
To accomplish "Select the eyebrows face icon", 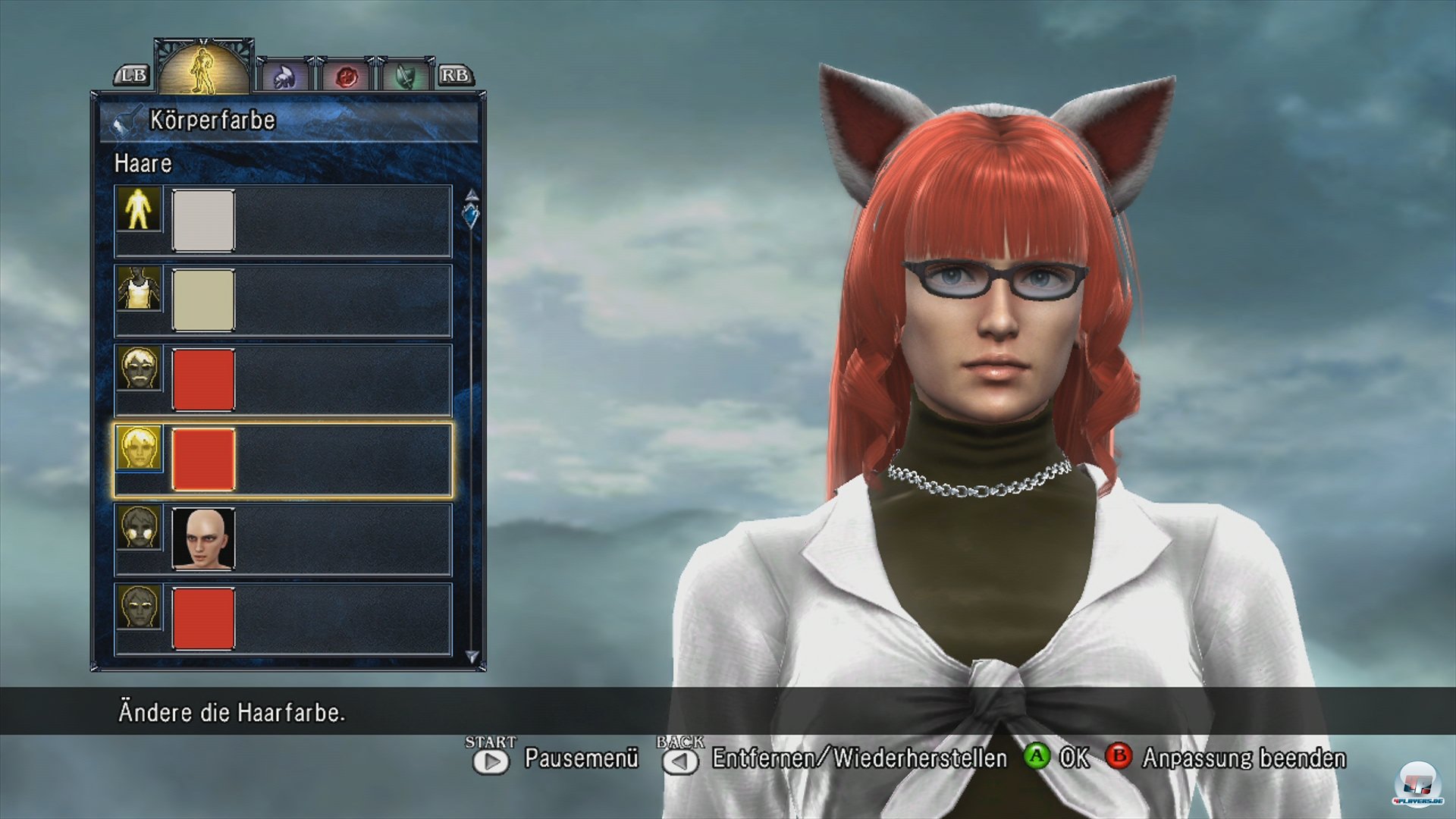I will (139, 607).
